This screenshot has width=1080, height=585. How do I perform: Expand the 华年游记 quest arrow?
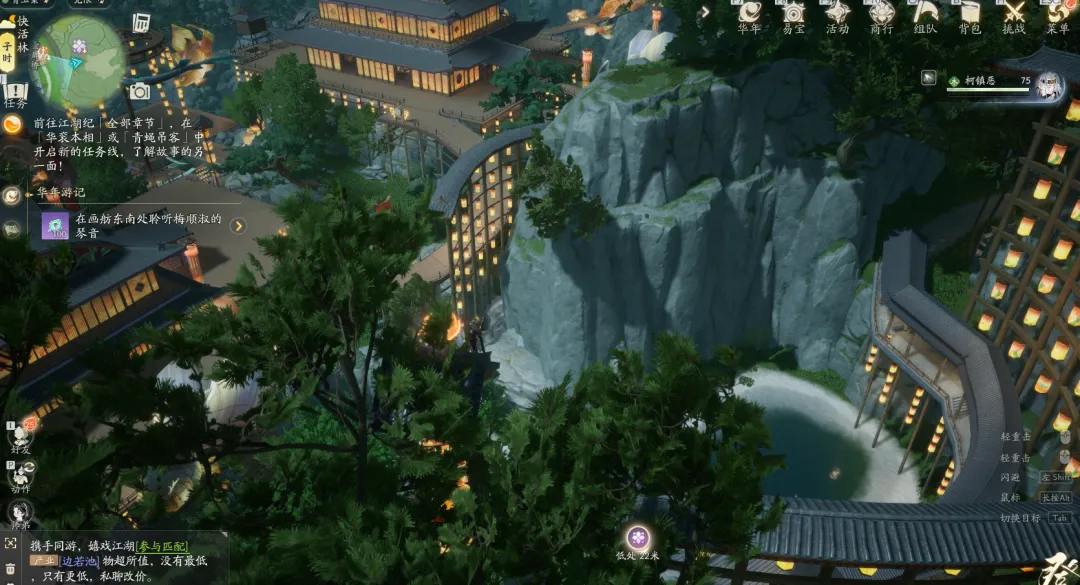tap(238, 226)
